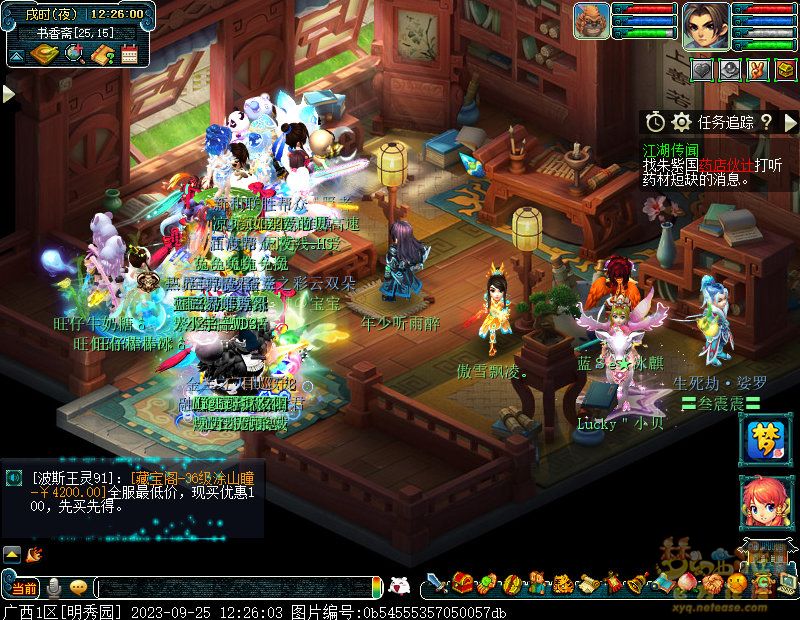Click the grey heart buff icon
The image size is (800, 620).
[704, 69]
